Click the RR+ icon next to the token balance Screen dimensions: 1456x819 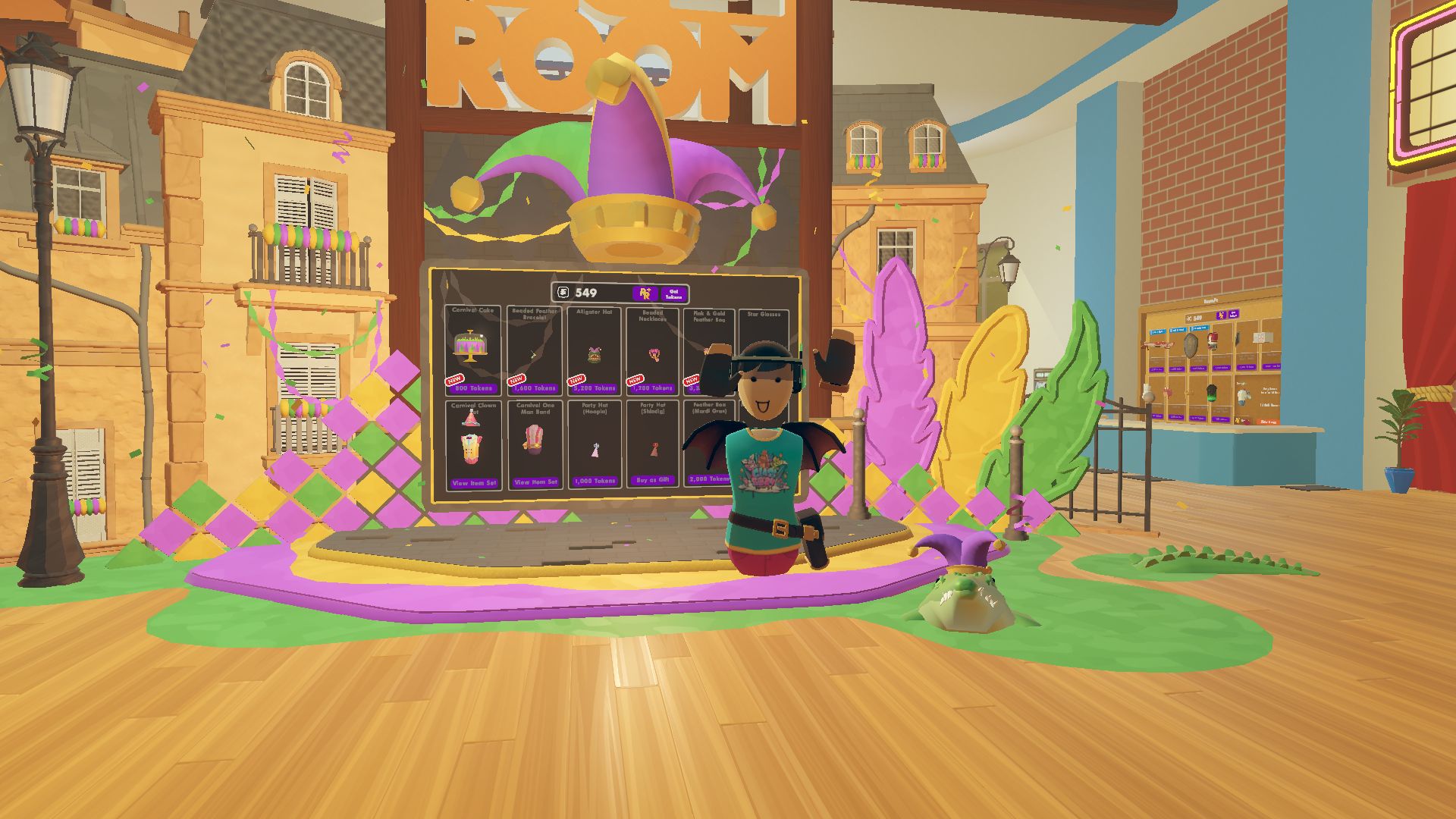(x=645, y=293)
